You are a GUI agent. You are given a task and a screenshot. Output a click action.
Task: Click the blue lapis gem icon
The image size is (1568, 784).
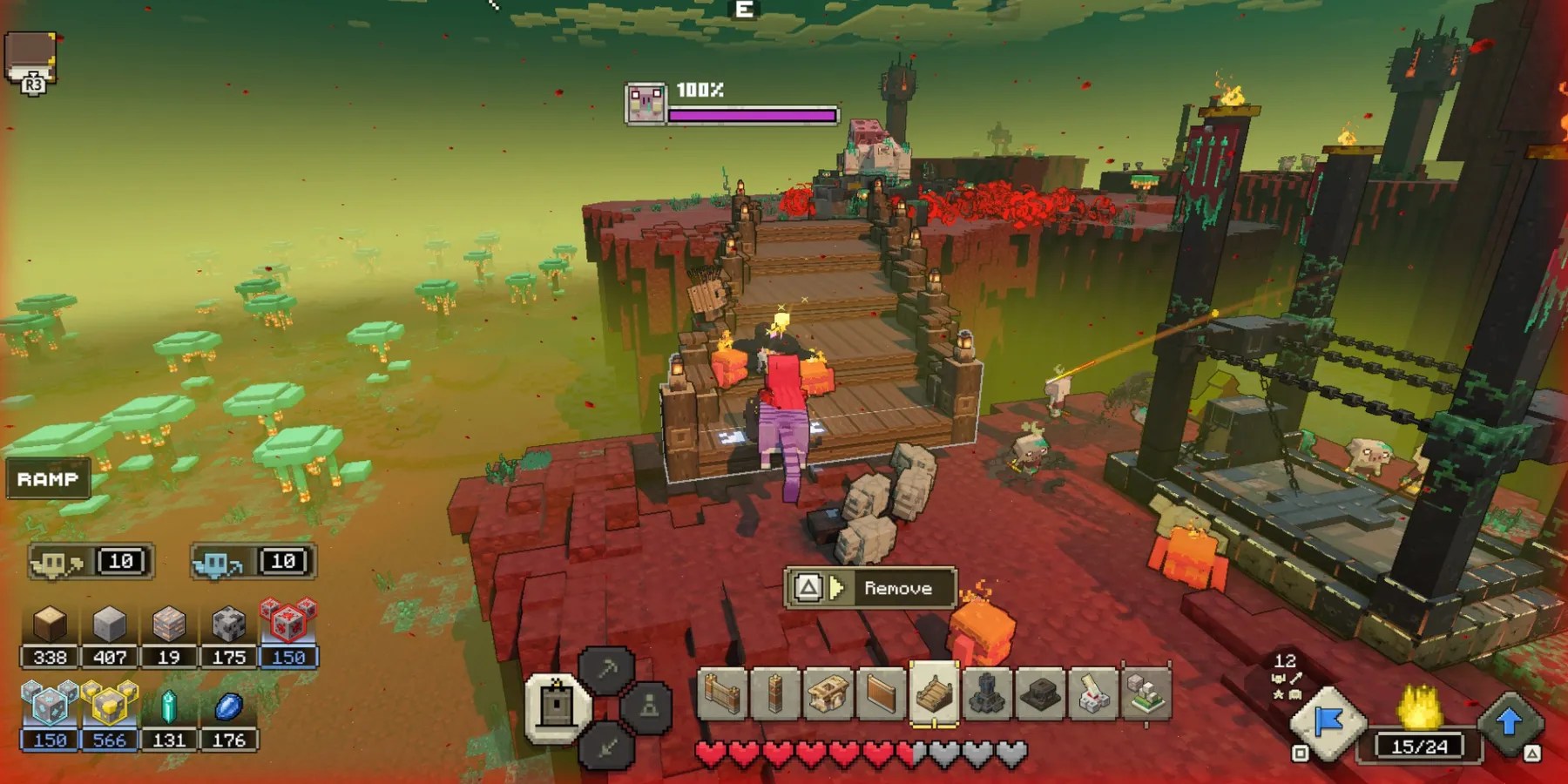228,706
